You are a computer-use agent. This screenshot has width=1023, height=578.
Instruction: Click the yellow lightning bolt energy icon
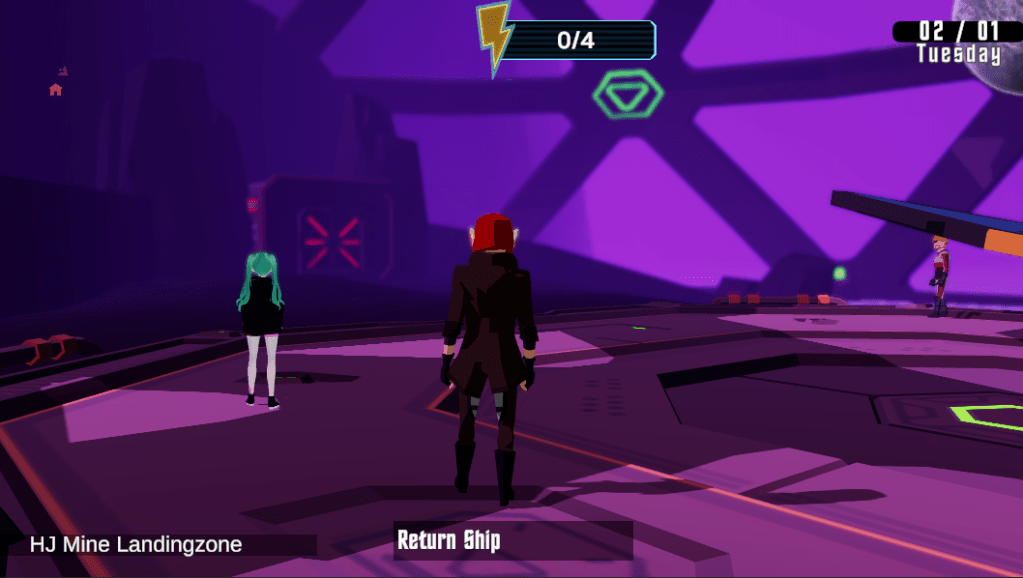point(493,37)
